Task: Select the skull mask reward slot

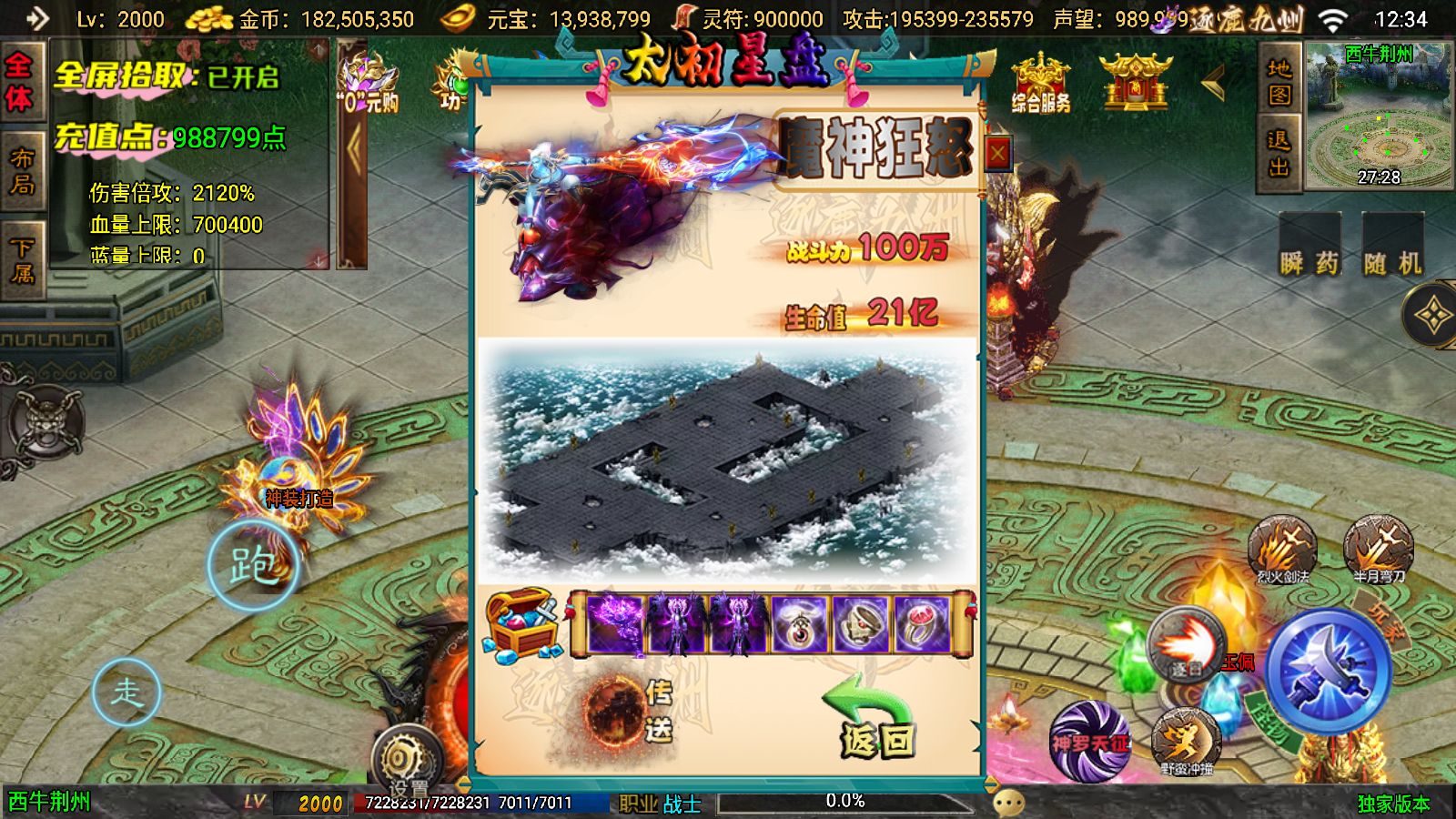Action: click(861, 625)
